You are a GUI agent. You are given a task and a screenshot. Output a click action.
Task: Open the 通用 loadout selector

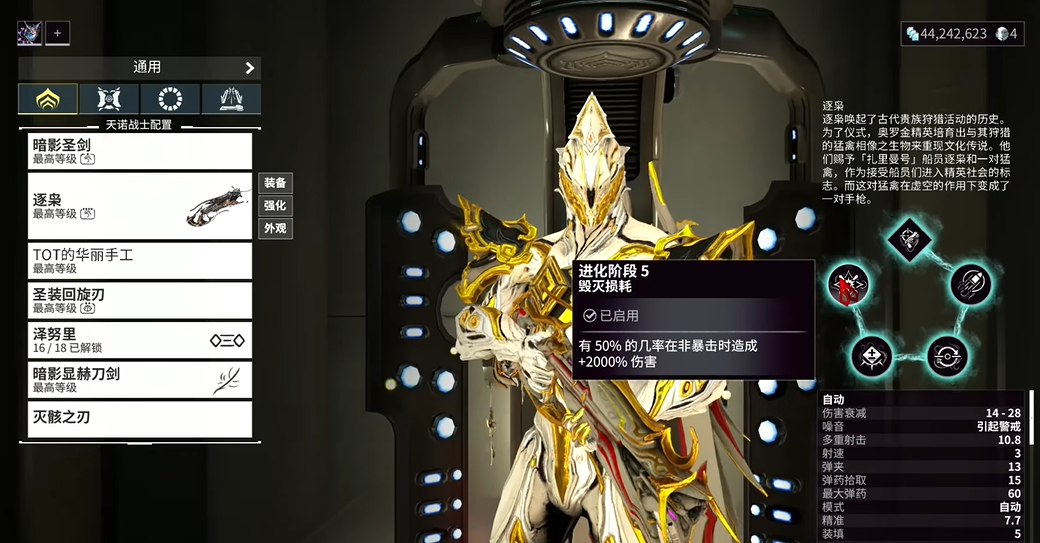139,68
